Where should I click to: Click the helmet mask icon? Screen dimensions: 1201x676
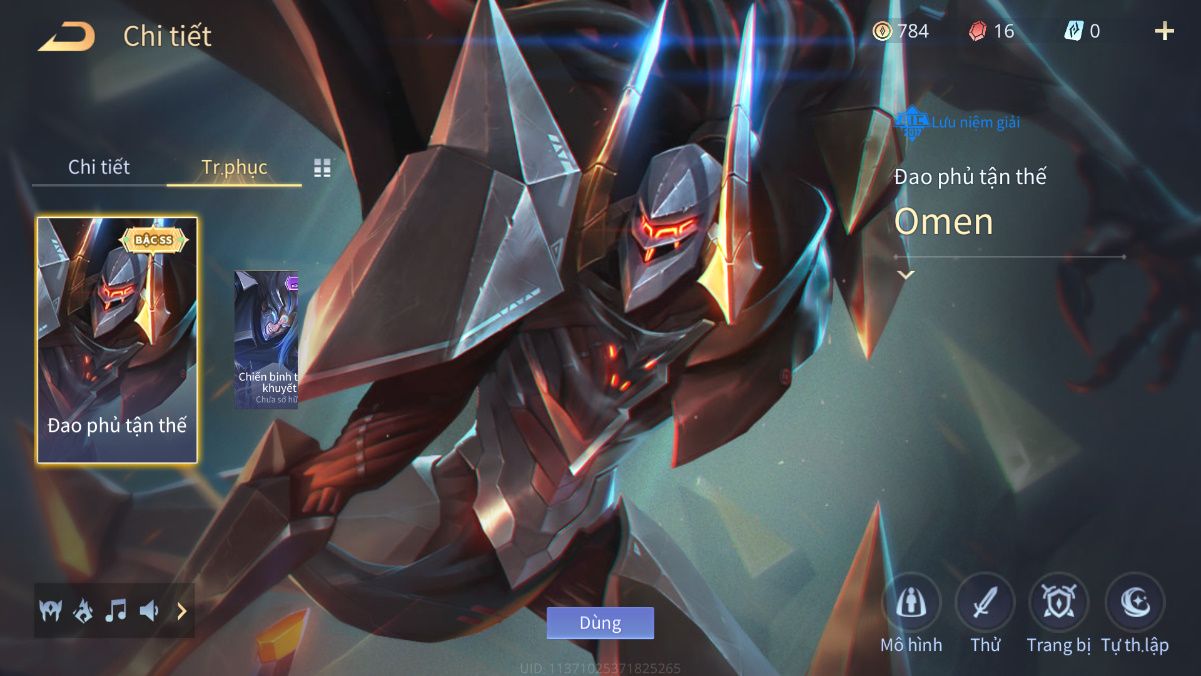tap(50, 610)
